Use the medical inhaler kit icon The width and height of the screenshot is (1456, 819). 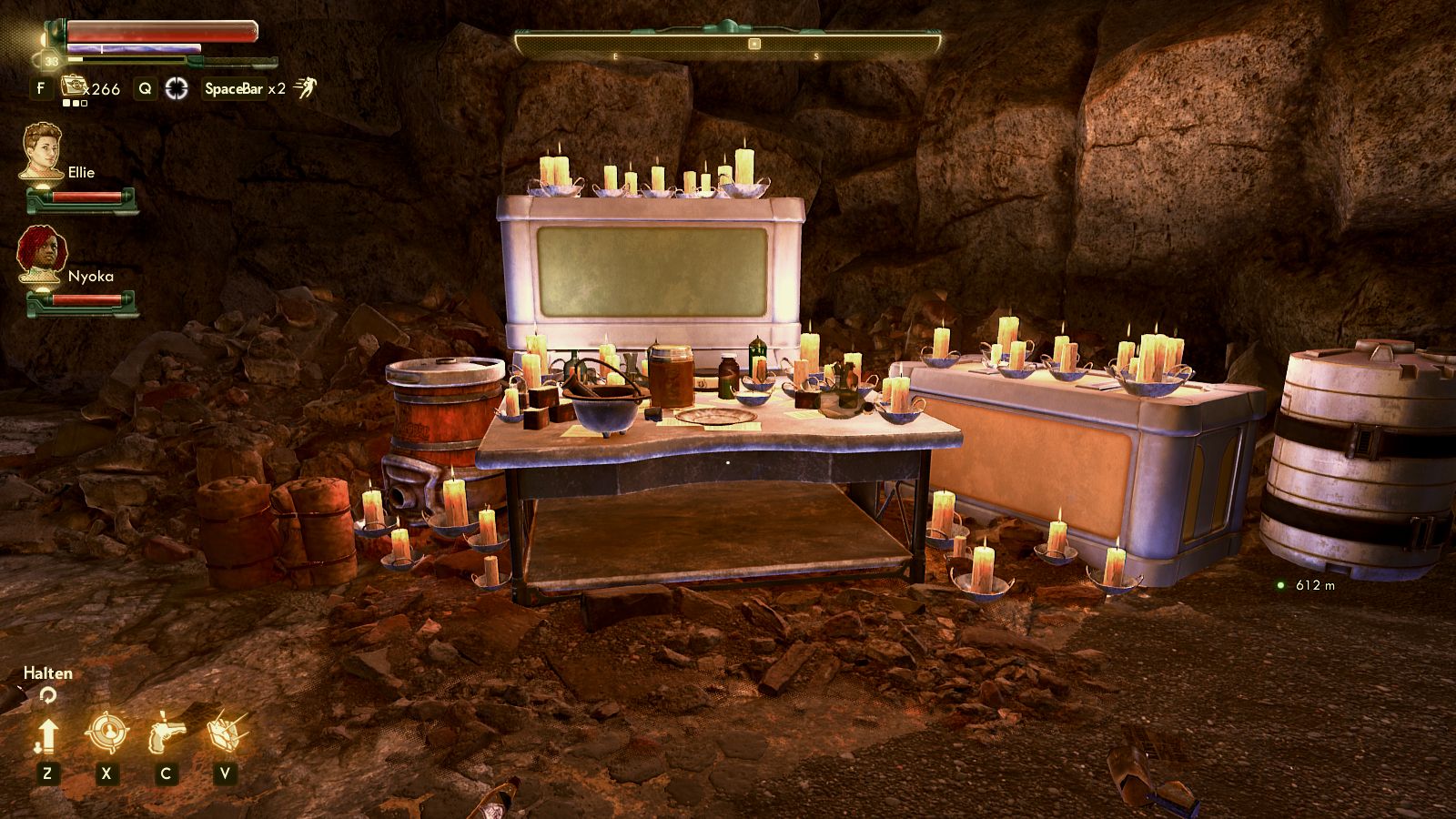point(73,87)
